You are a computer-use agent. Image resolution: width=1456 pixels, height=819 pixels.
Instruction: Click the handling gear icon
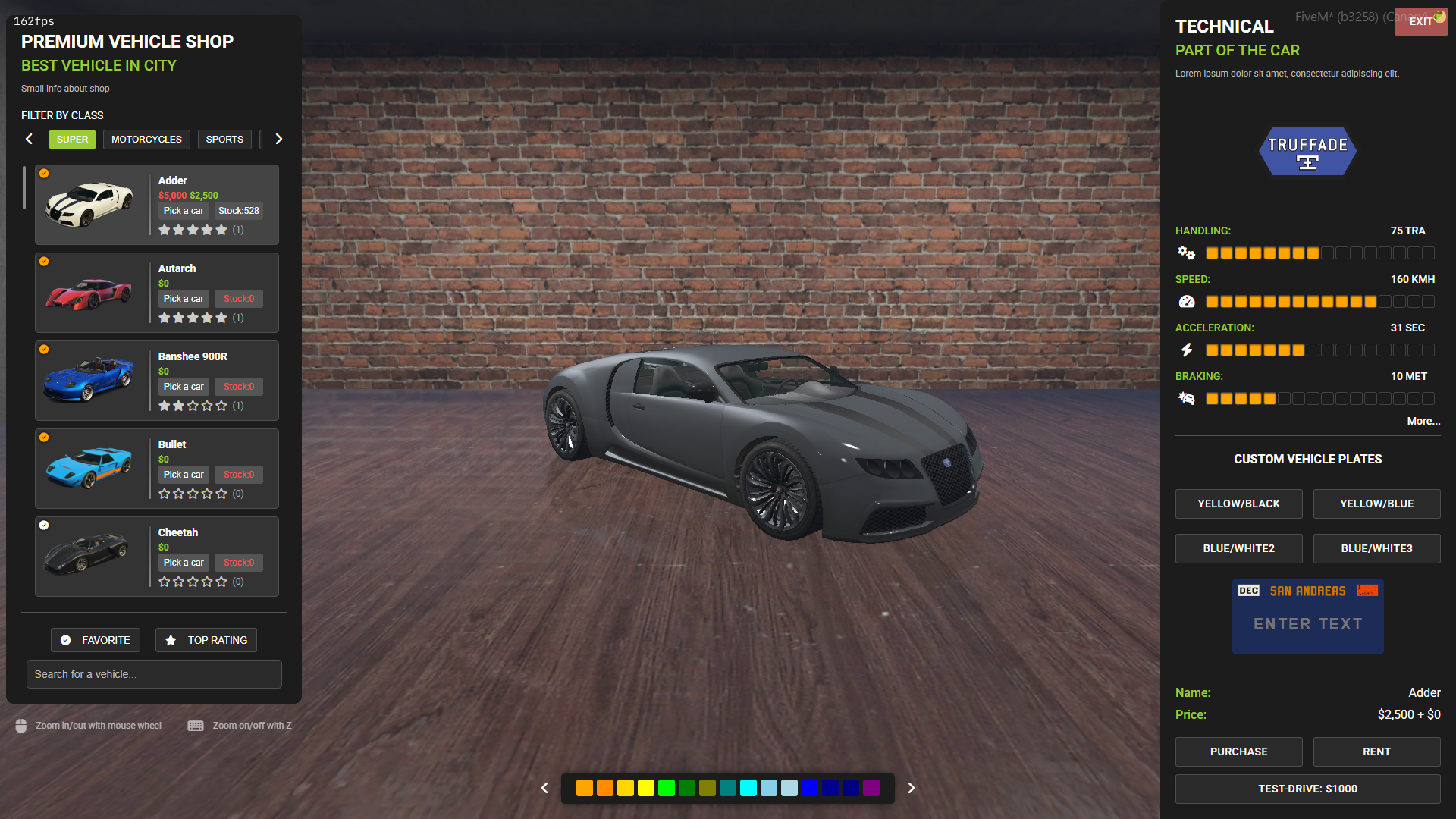click(x=1186, y=253)
